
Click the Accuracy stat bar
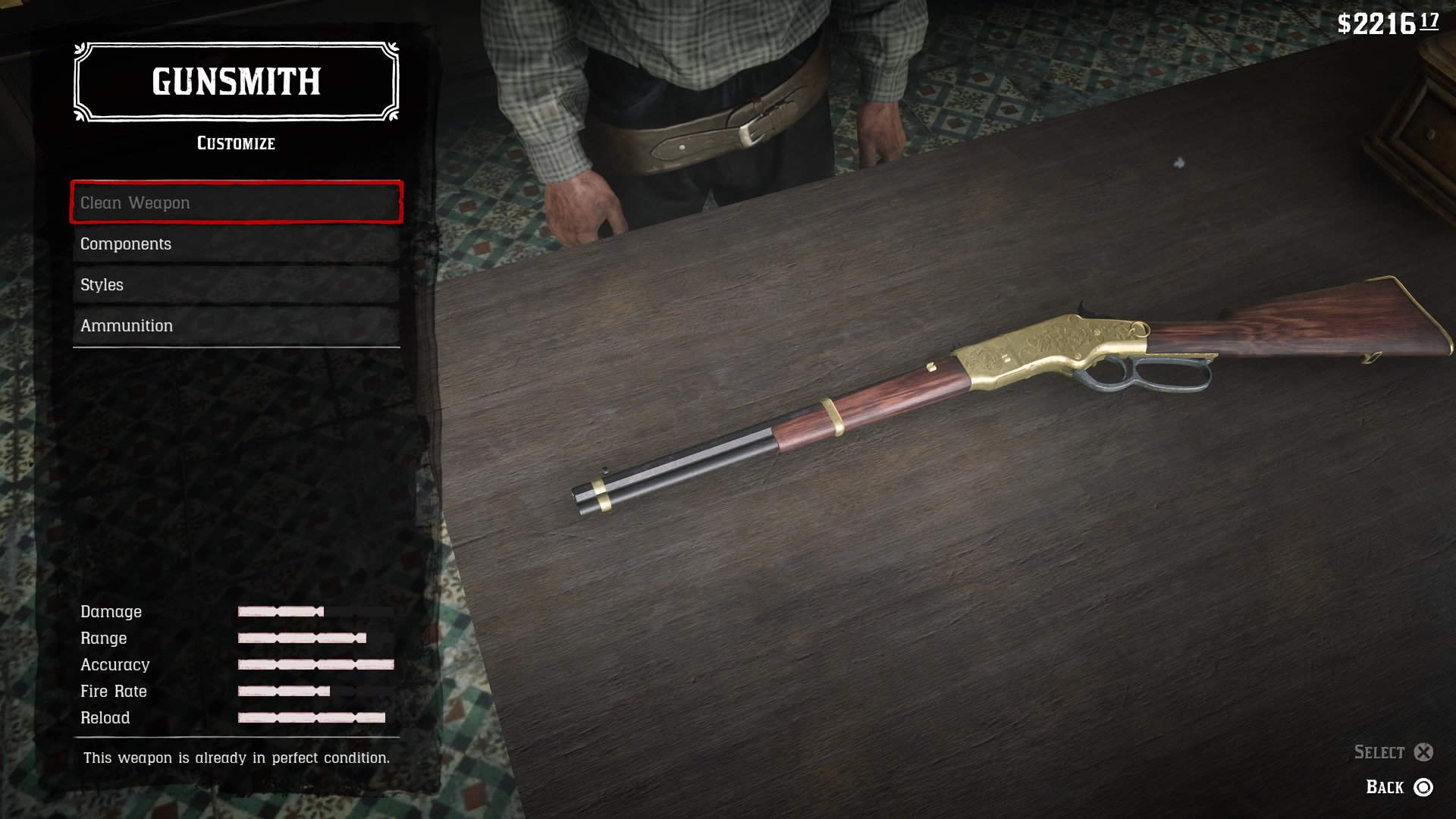click(315, 664)
